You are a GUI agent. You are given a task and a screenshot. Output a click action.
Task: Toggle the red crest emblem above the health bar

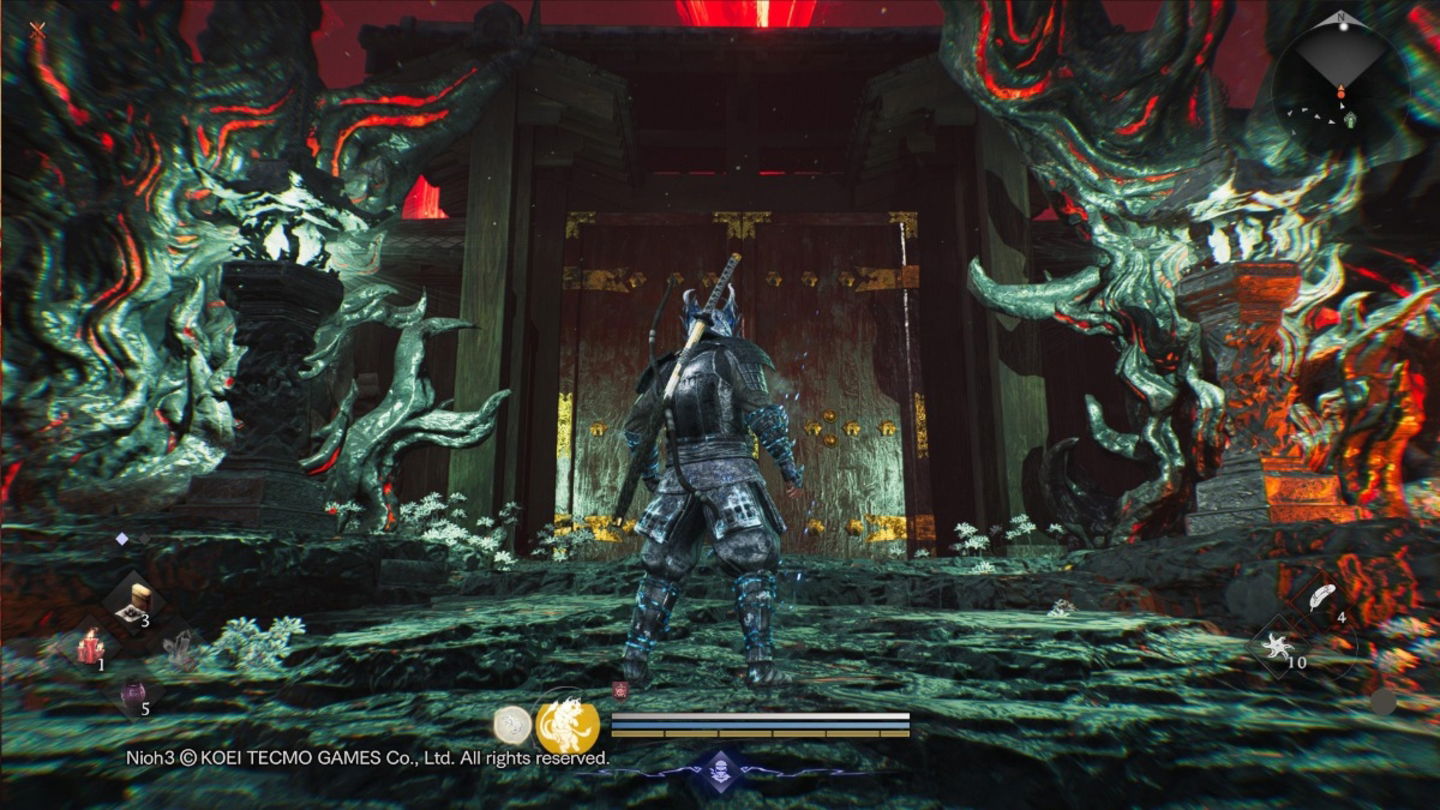(x=619, y=689)
